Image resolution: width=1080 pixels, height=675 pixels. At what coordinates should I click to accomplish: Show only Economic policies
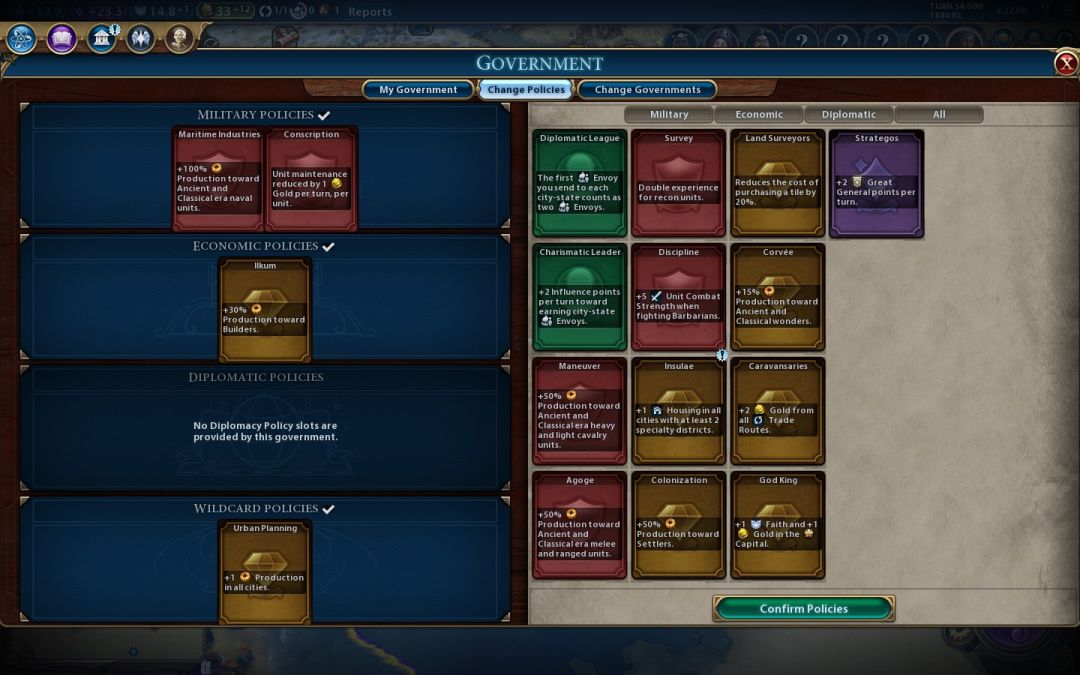[759, 114]
